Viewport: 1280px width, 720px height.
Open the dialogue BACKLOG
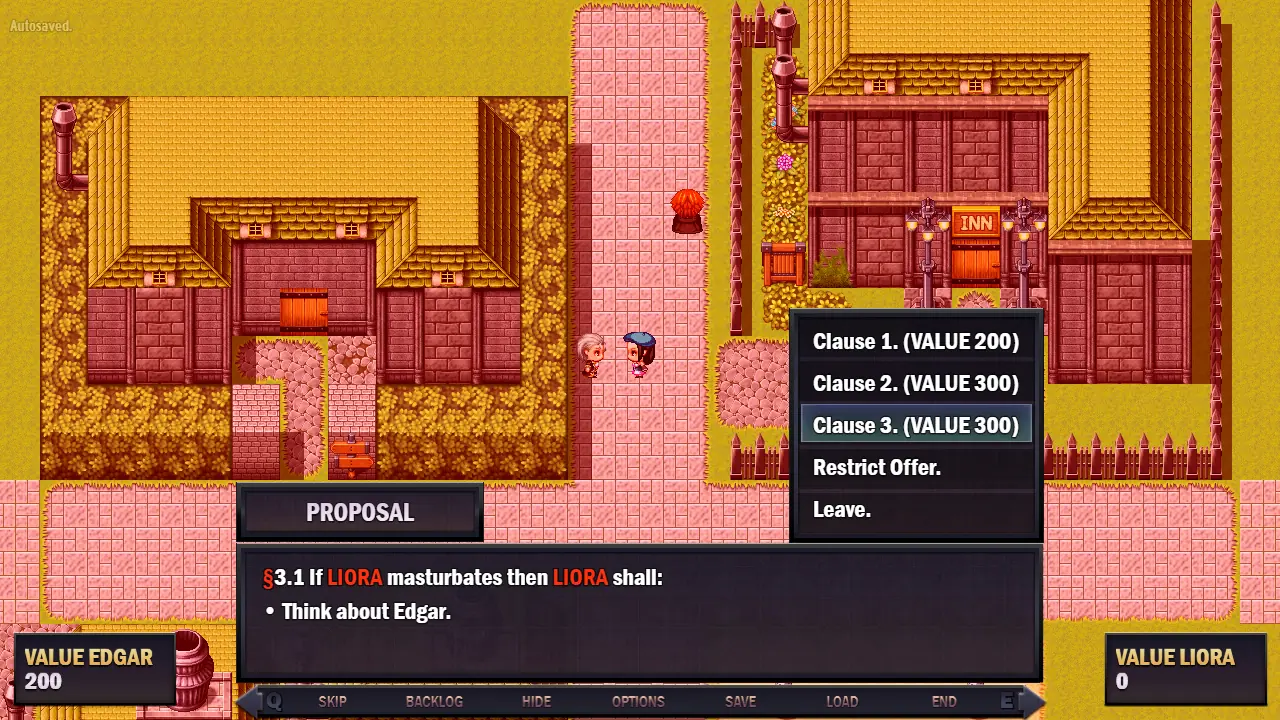pos(434,702)
